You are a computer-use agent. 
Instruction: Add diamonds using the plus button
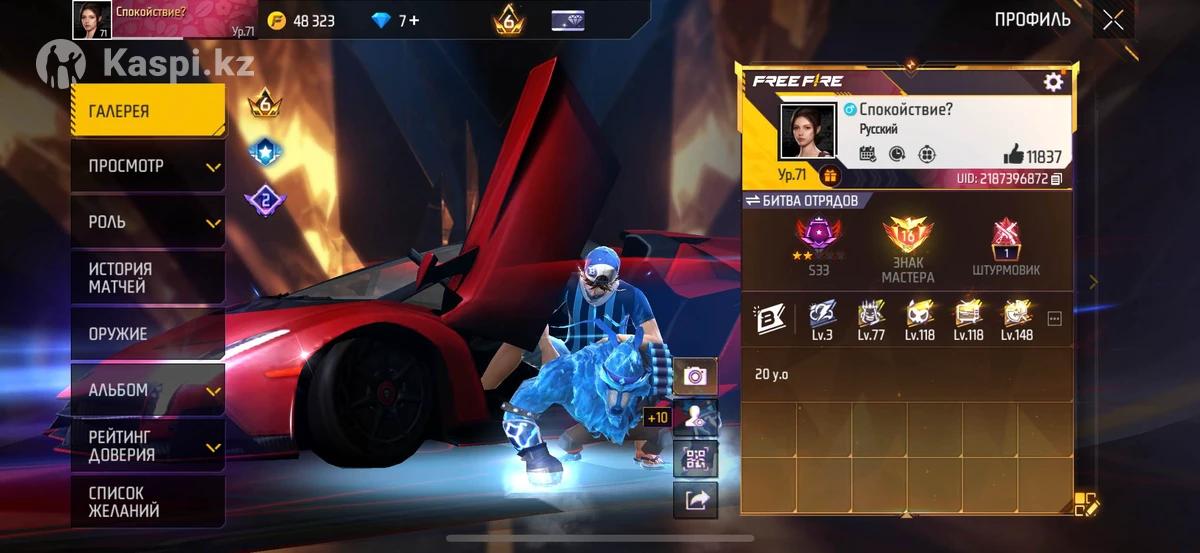coord(413,21)
